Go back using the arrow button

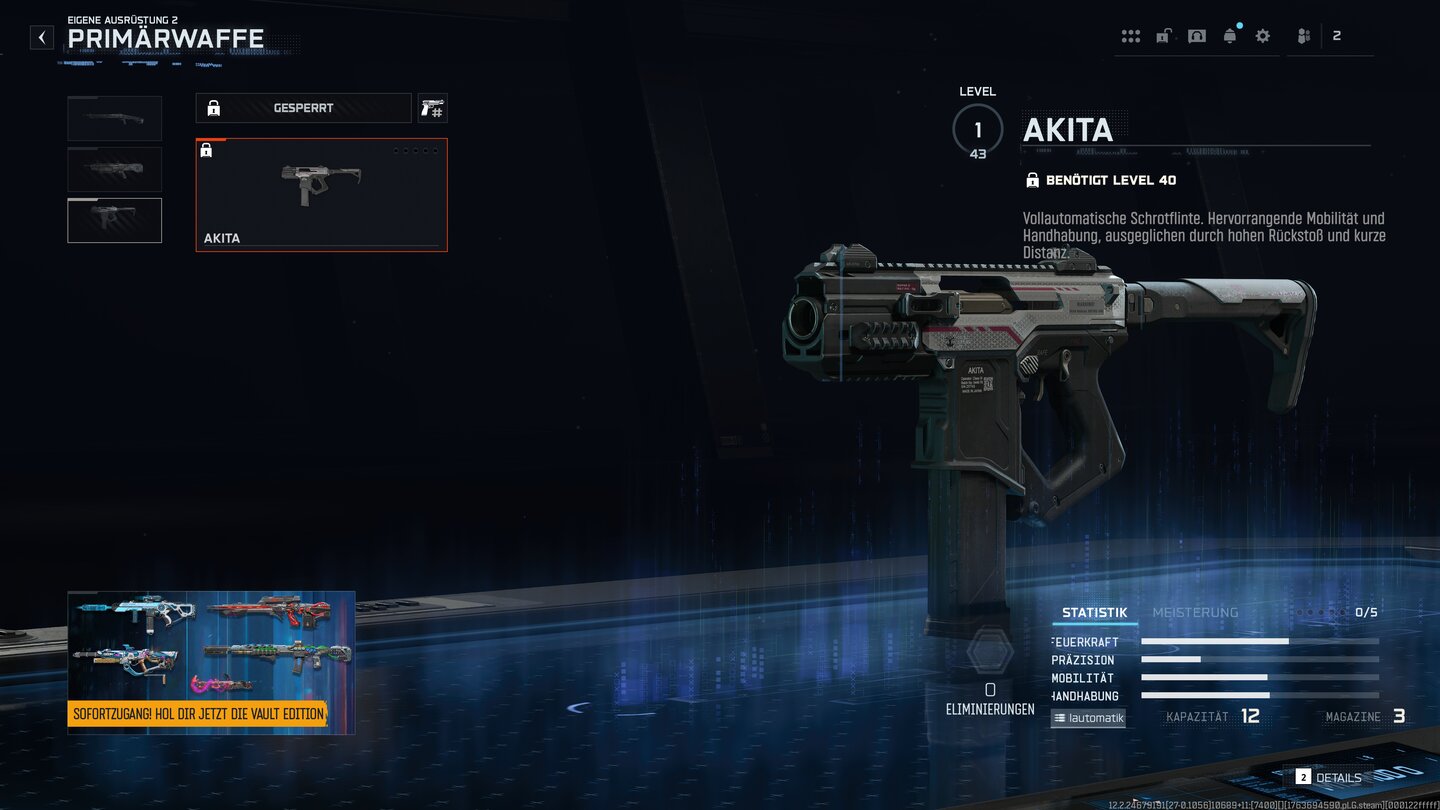click(42, 38)
